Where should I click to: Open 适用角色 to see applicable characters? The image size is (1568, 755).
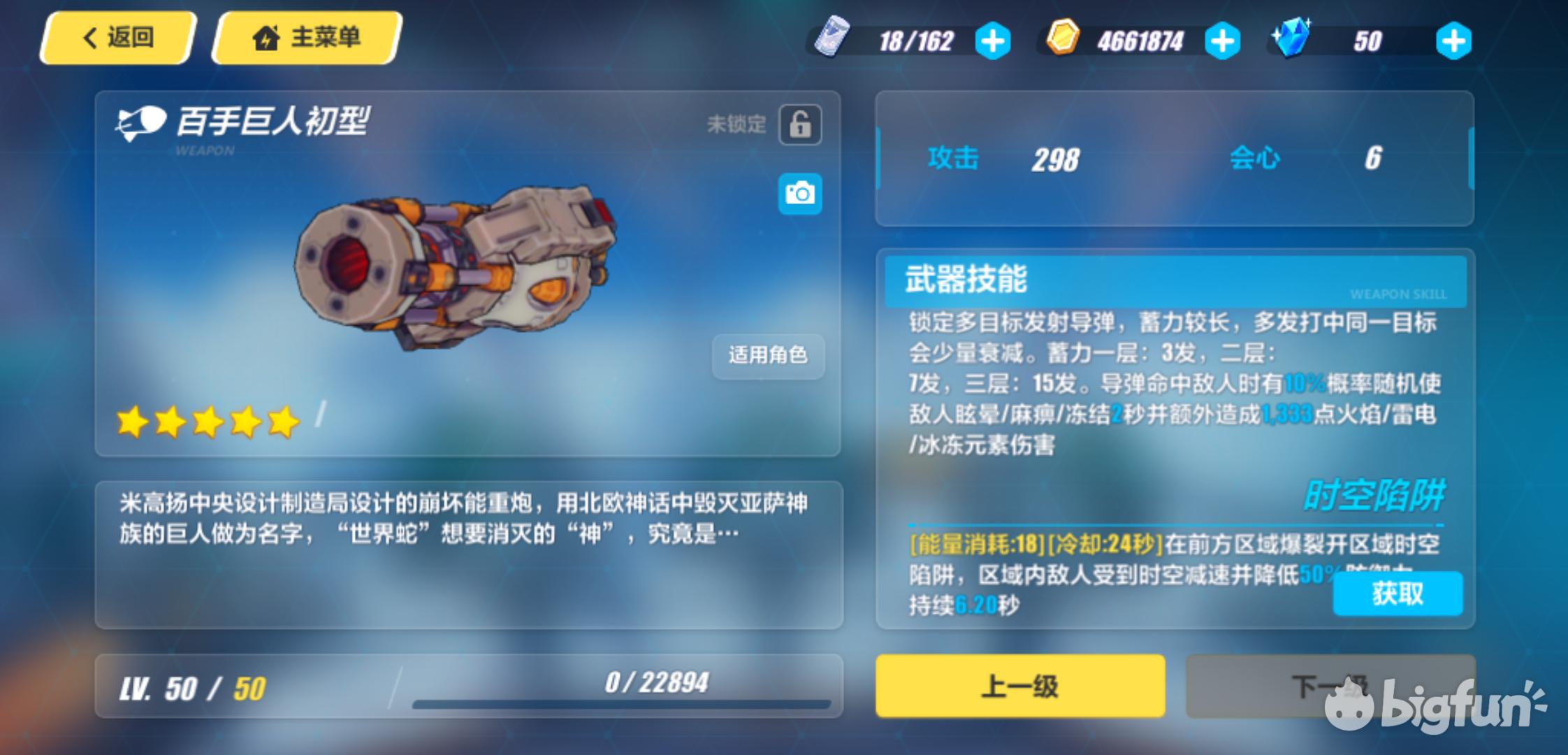click(x=768, y=357)
